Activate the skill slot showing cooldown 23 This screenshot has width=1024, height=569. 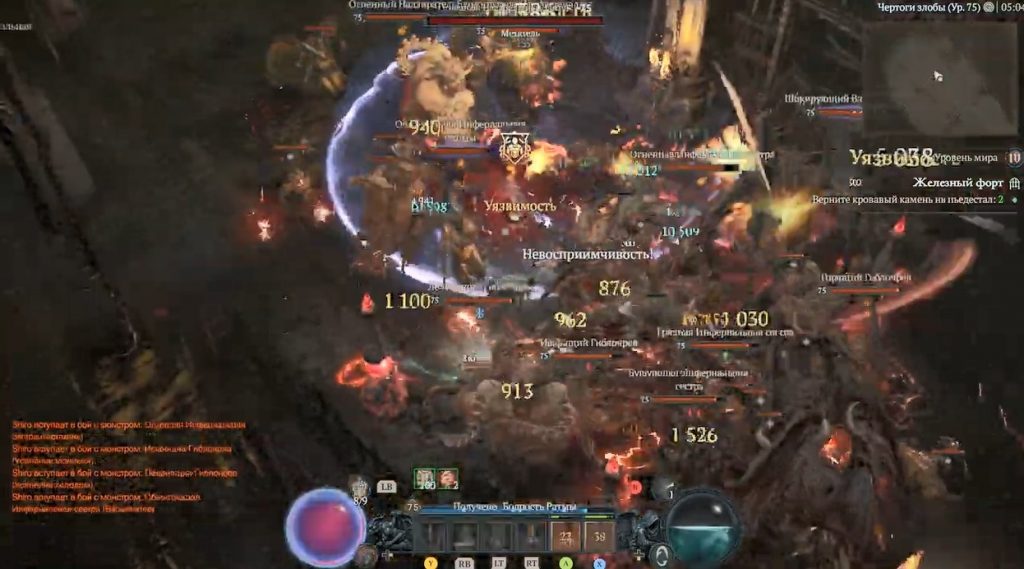[x=565, y=536]
